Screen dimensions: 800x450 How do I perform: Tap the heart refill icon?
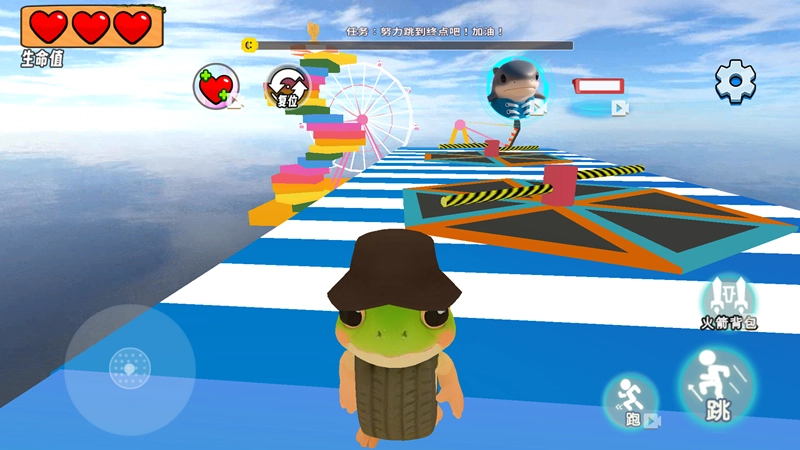pos(216,86)
